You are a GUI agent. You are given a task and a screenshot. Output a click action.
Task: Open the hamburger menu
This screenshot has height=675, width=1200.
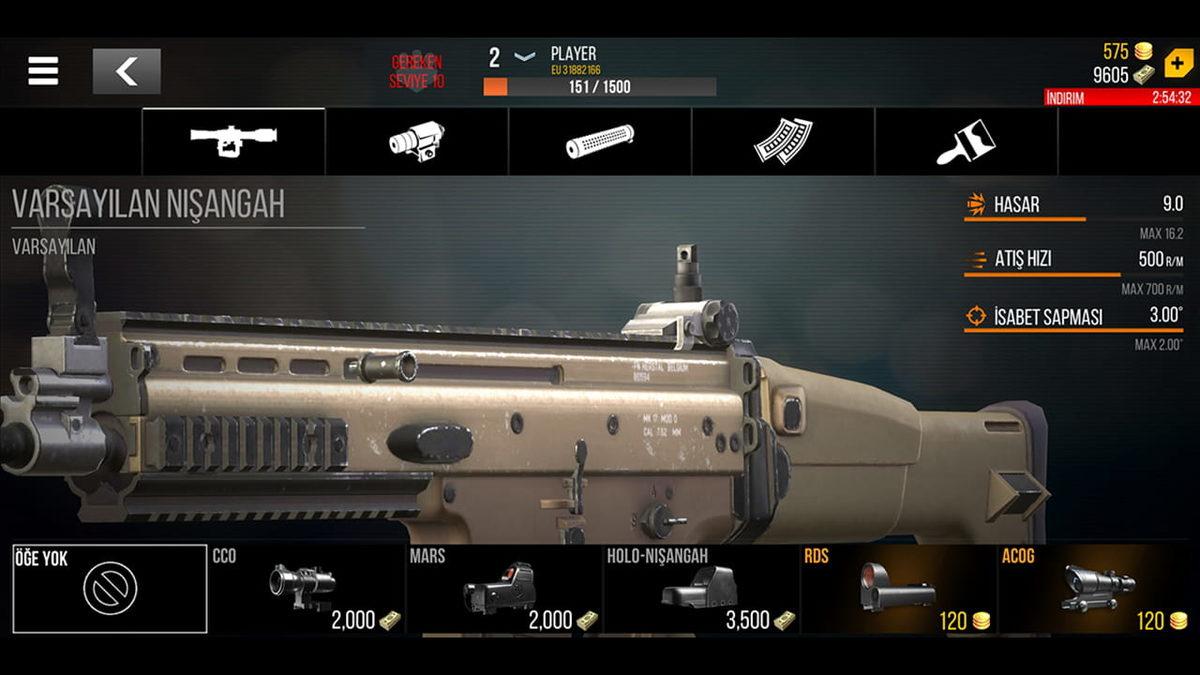coord(43,71)
